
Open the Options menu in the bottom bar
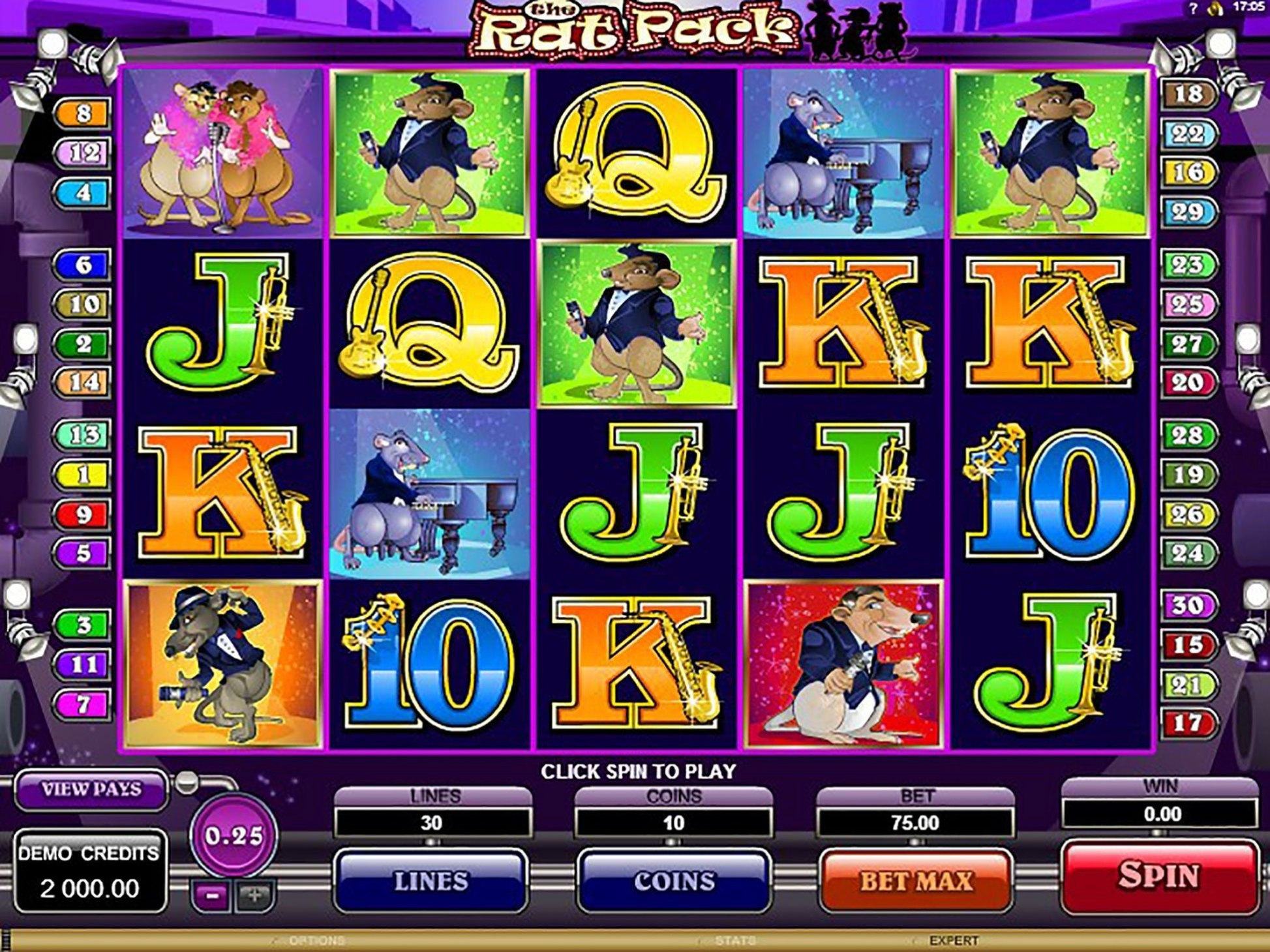click(x=316, y=940)
